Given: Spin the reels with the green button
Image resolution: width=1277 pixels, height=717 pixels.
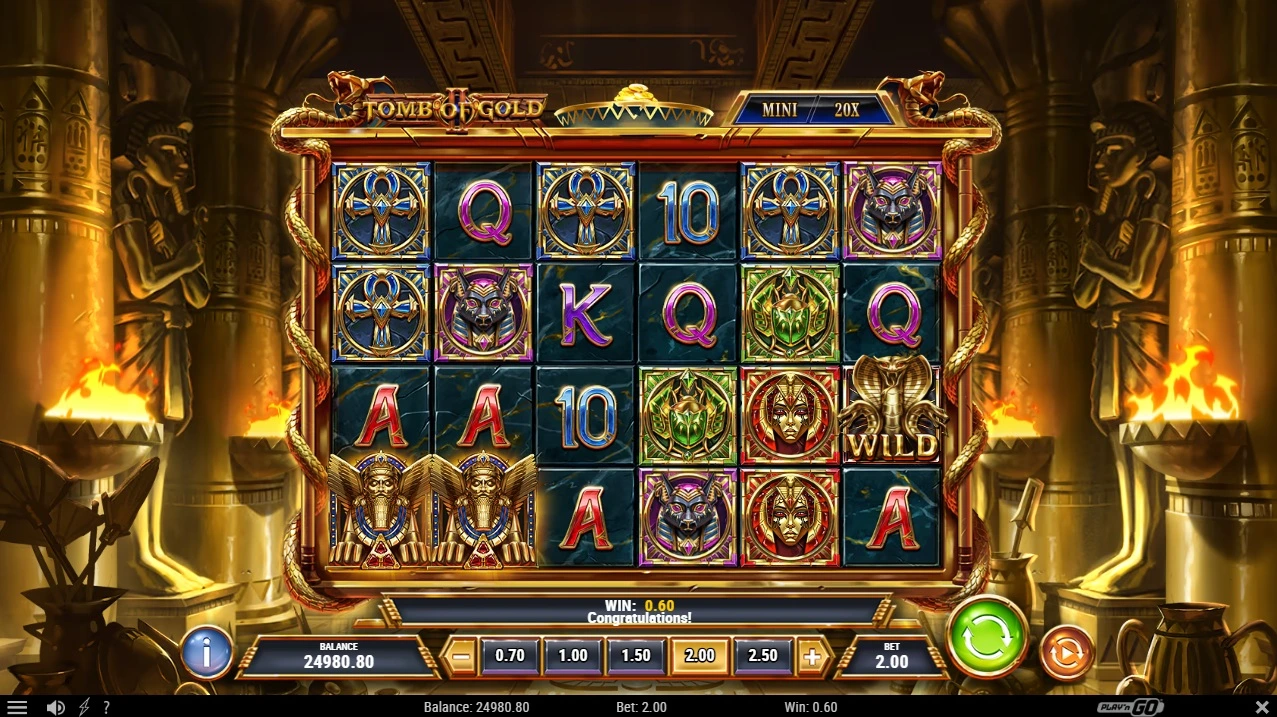Looking at the screenshot, I should (x=987, y=638).
